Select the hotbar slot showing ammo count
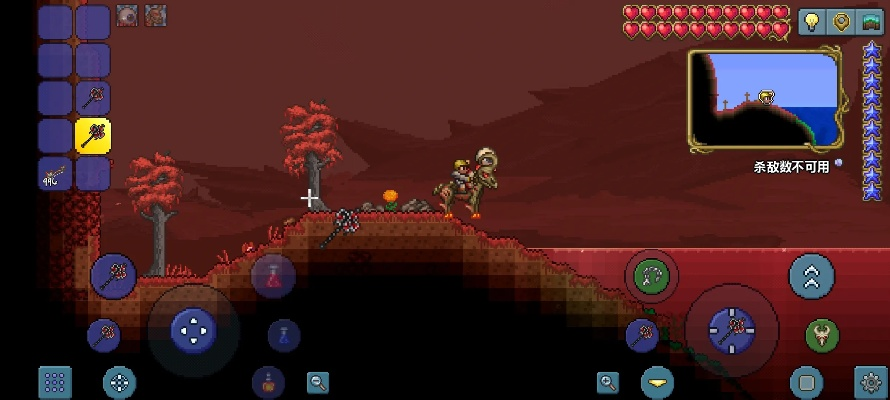The width and height of the screenshot is (890, 400). click(55, 174)
